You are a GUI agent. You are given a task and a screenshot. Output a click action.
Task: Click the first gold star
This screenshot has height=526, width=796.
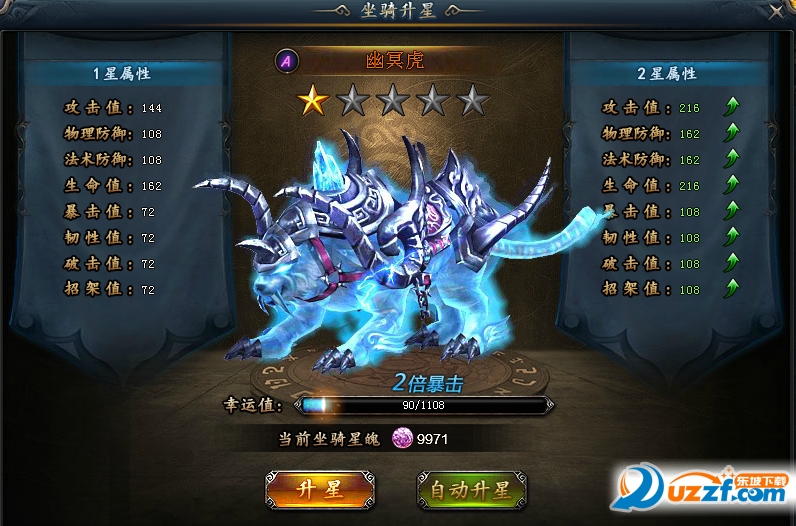click(x=313, y=99)
